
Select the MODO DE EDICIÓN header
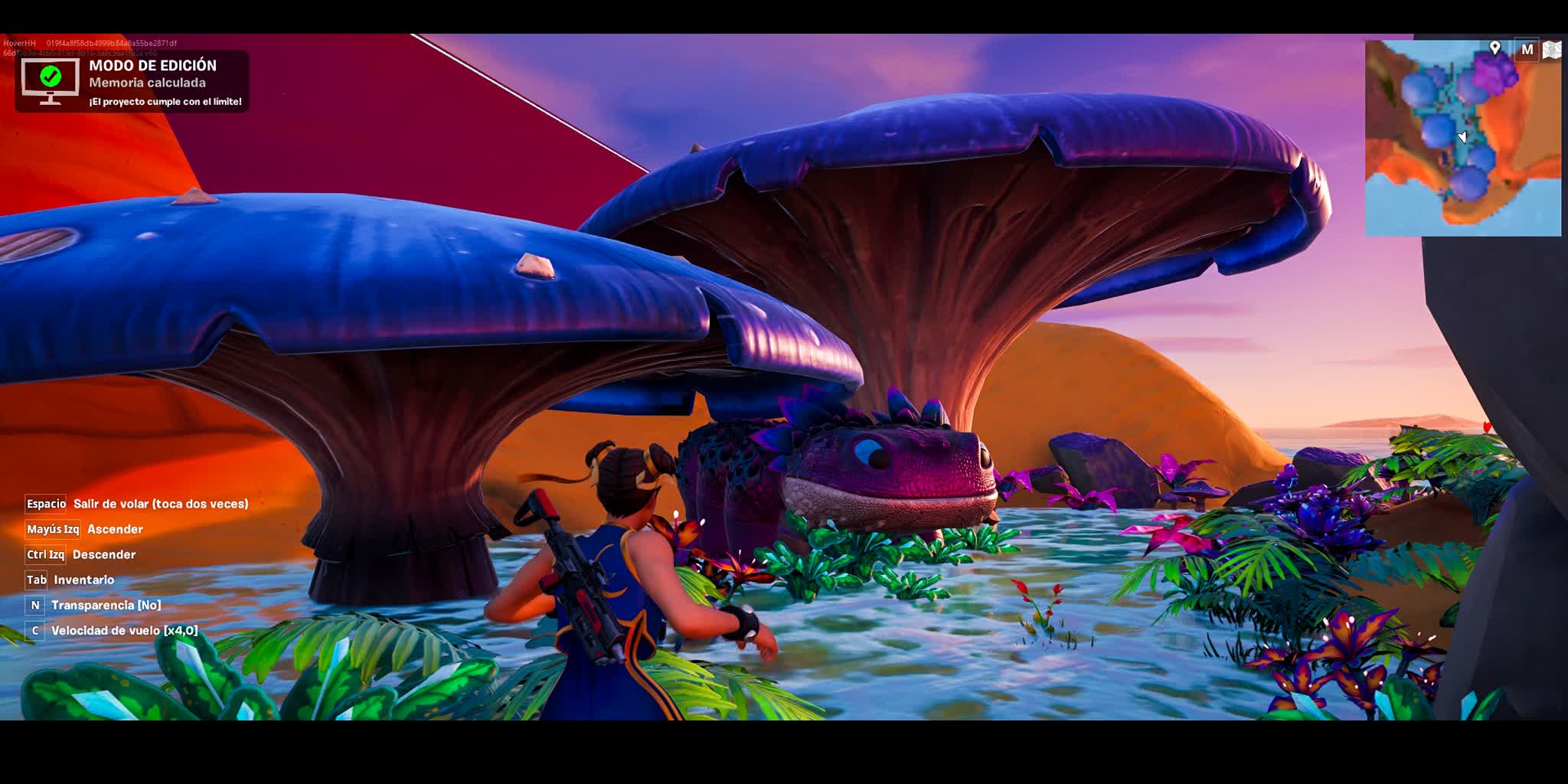152,65
